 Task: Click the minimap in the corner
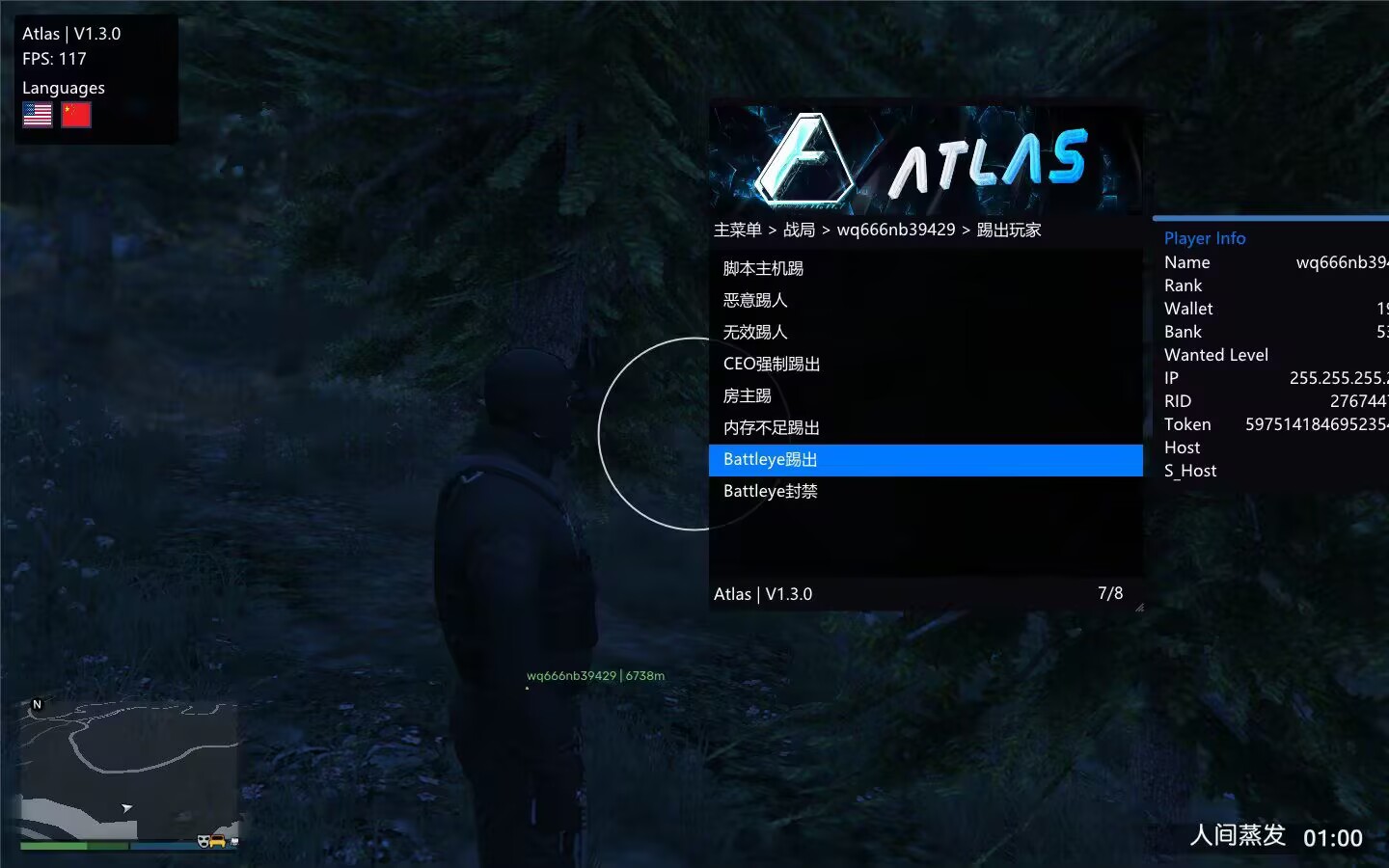[x=128, y=770]
